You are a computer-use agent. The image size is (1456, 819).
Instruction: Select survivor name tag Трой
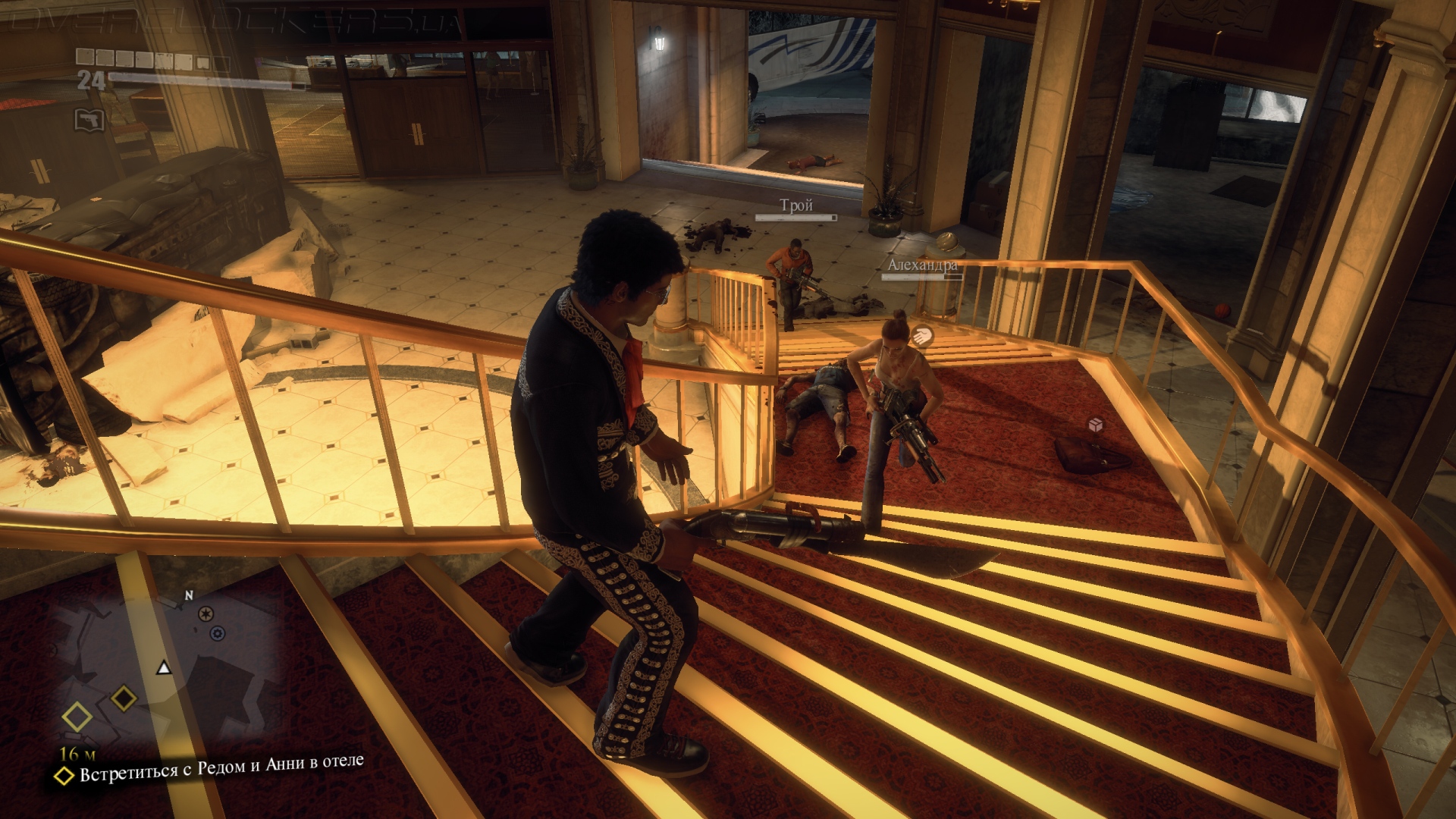pyautogui.click(x=796, y=205)
